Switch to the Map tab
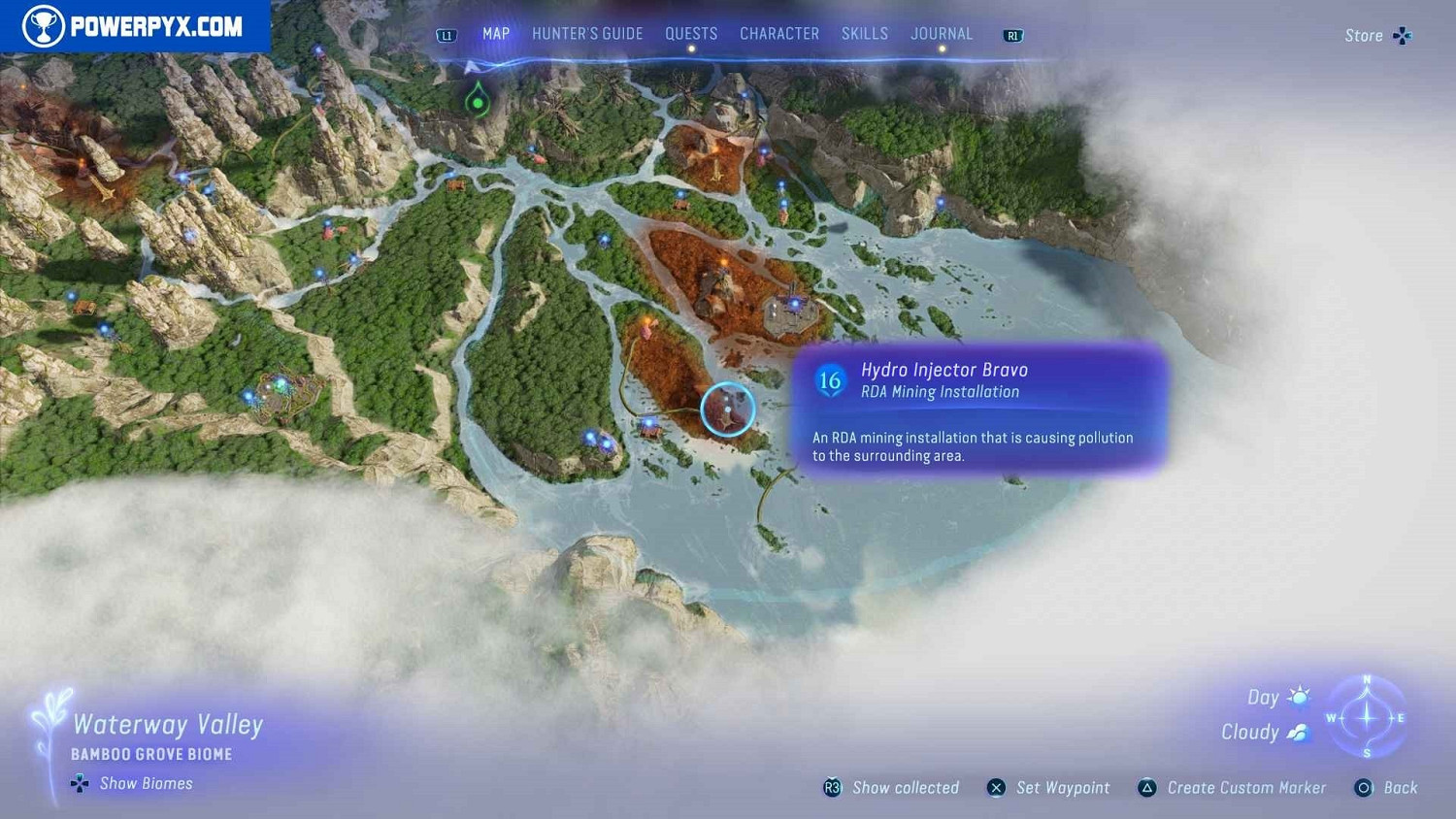Screen dimensions: 1456x819 click(x=496, y=34)
